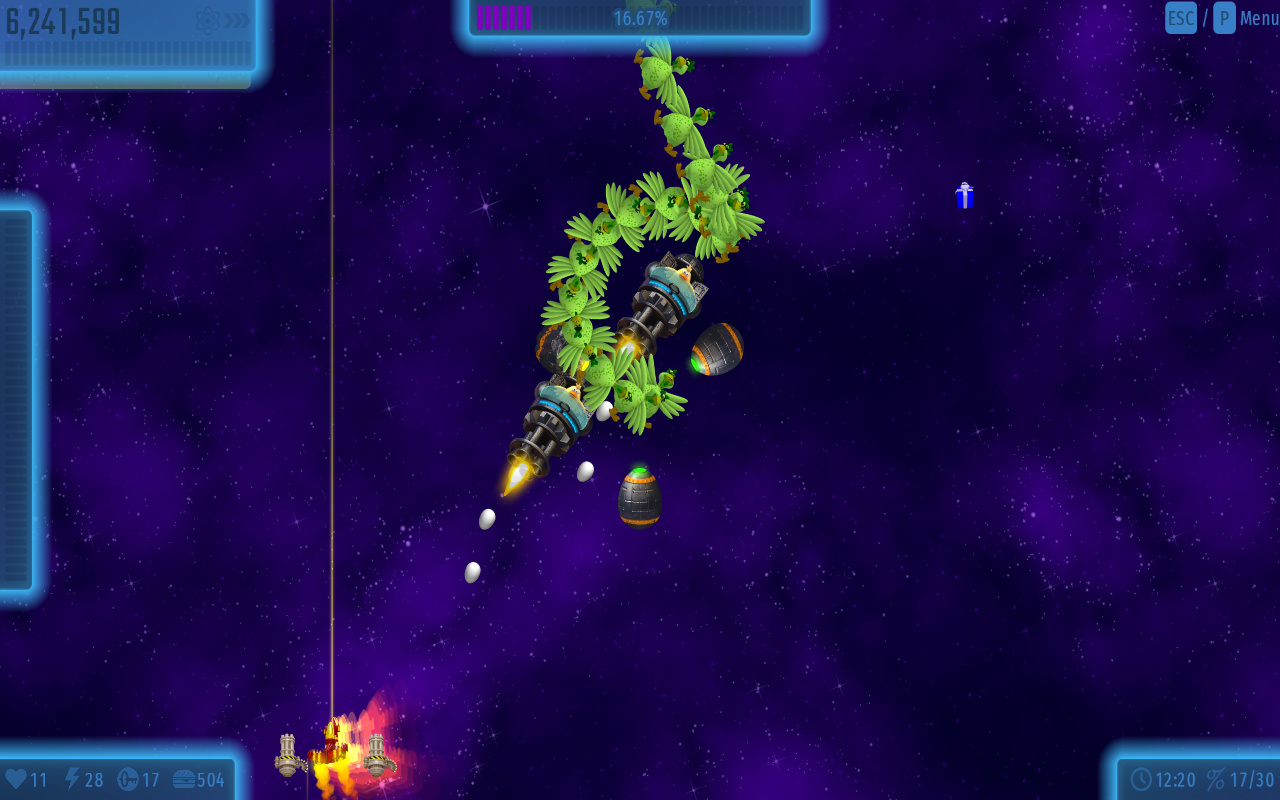Open the pause Menu
This screenshot has width=1280, height=800.
coord(1258,18)
